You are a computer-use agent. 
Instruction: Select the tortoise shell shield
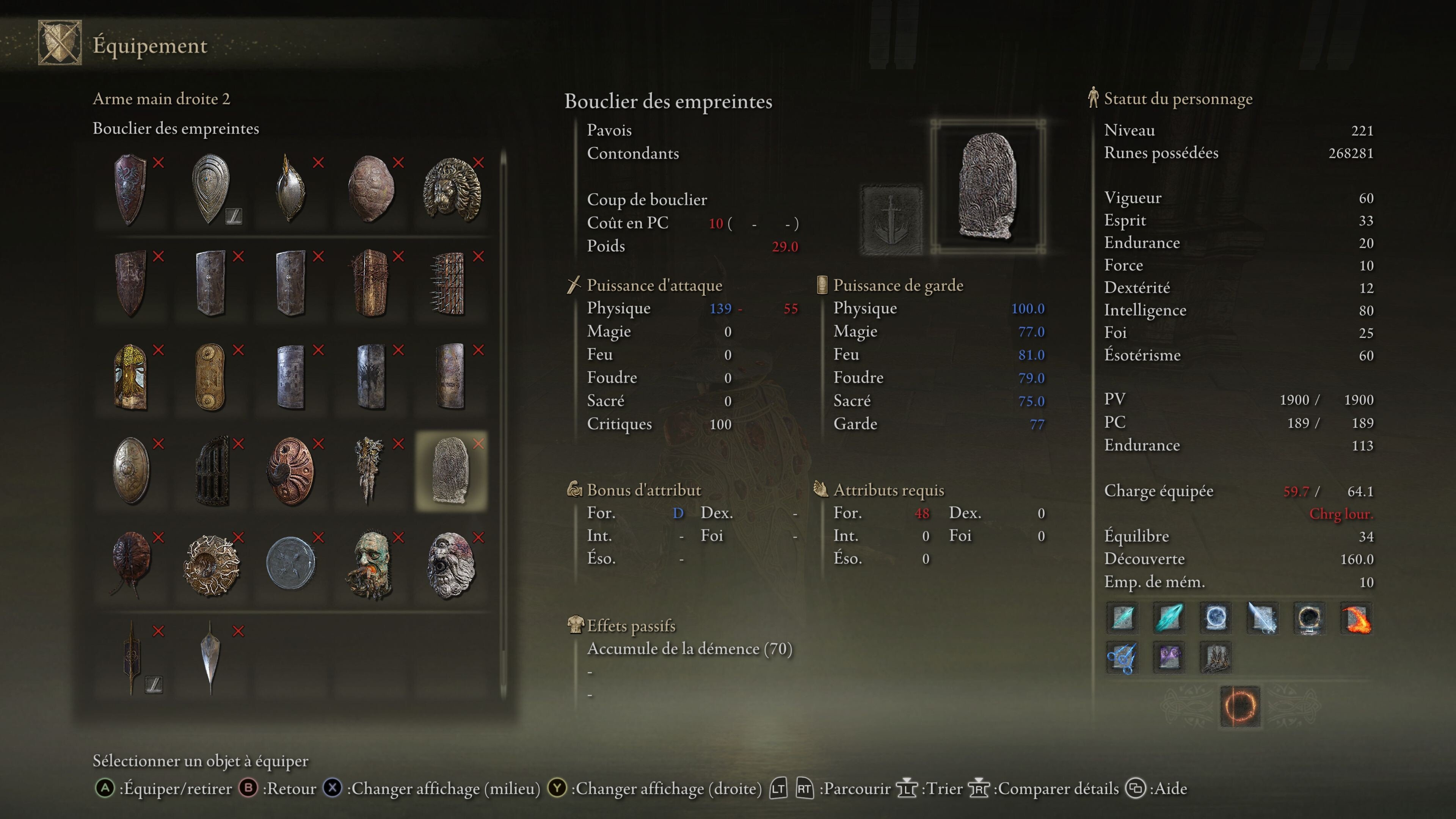[371, 189]
